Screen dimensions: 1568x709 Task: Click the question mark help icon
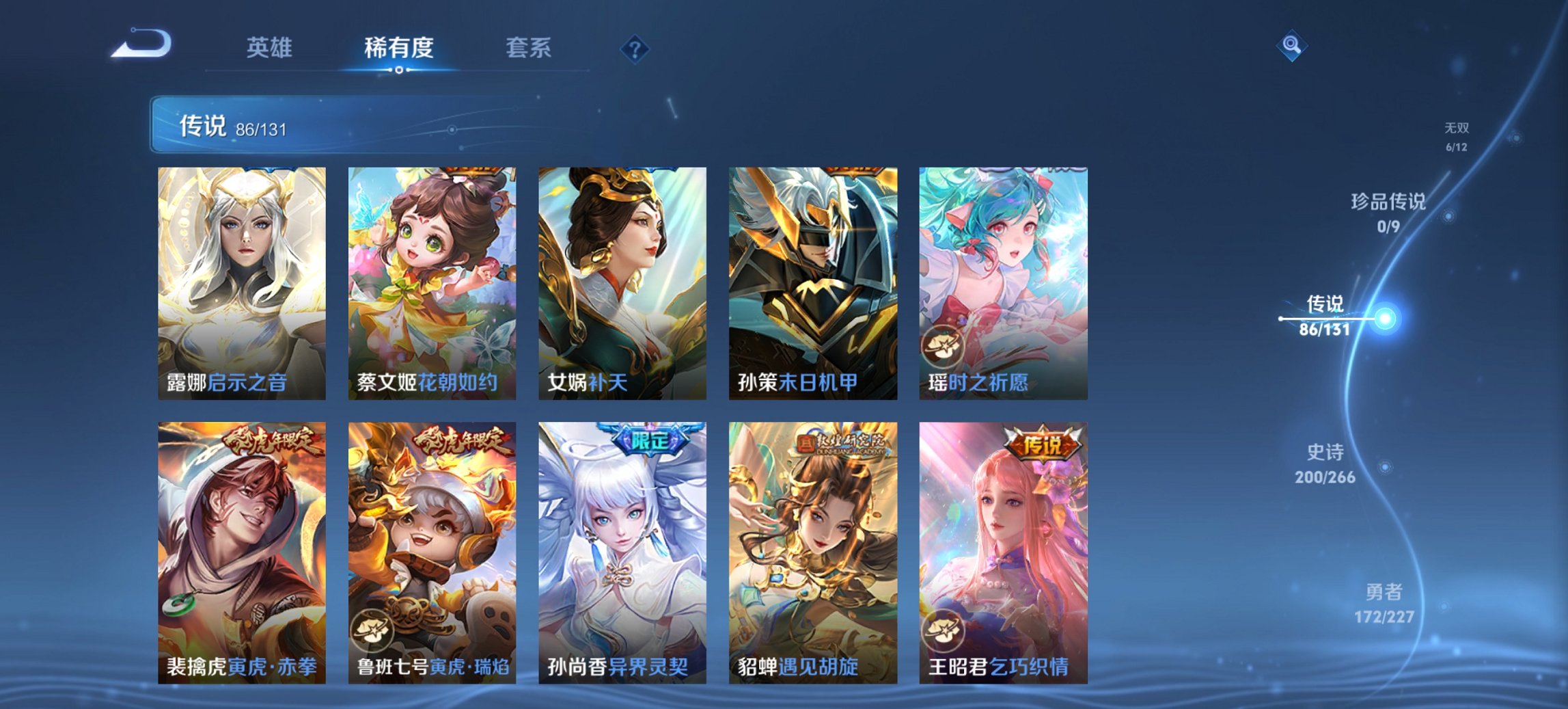coord(635,49)
